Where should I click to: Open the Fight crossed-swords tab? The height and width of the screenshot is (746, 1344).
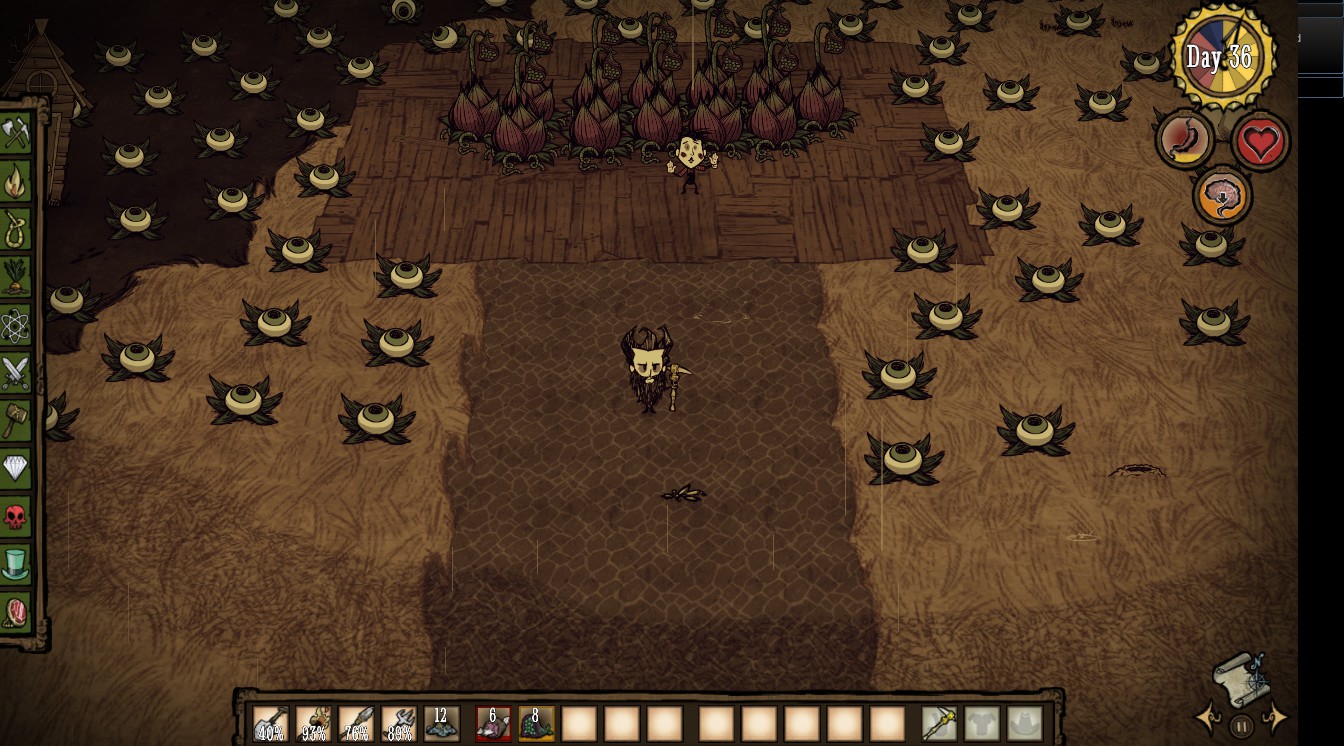pos(16,373)
